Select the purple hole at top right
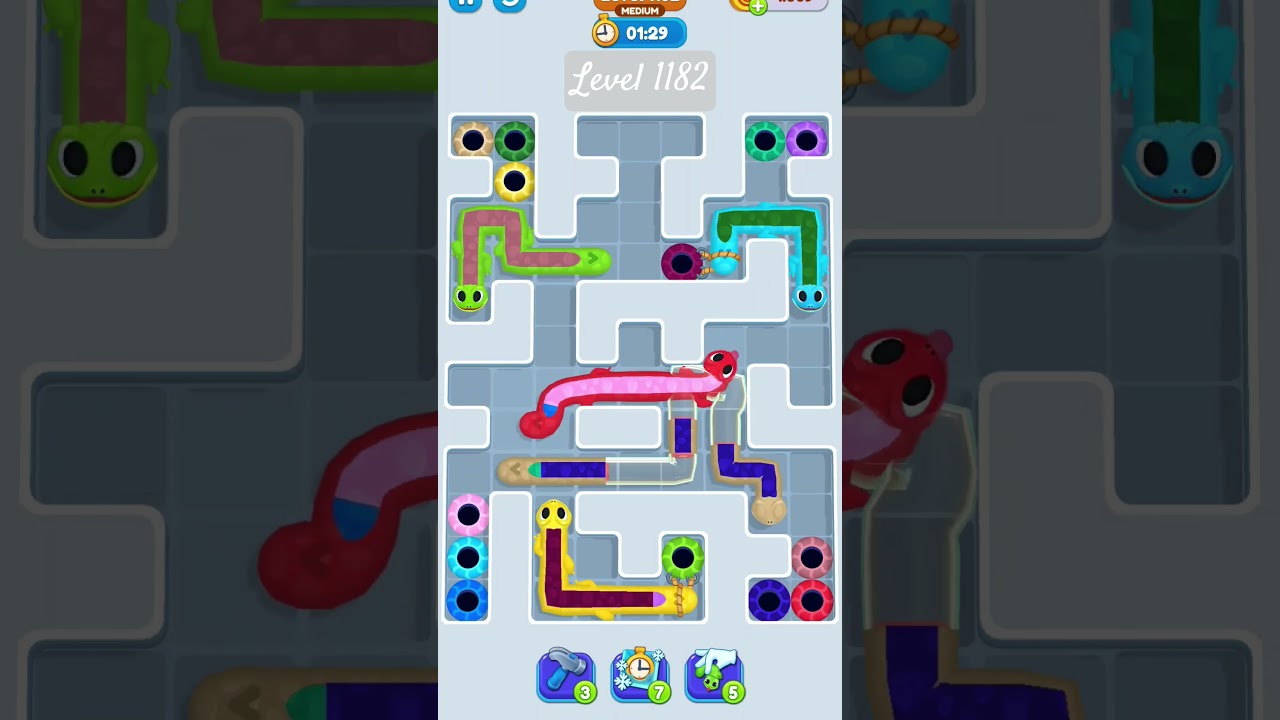 pos(808,139)
